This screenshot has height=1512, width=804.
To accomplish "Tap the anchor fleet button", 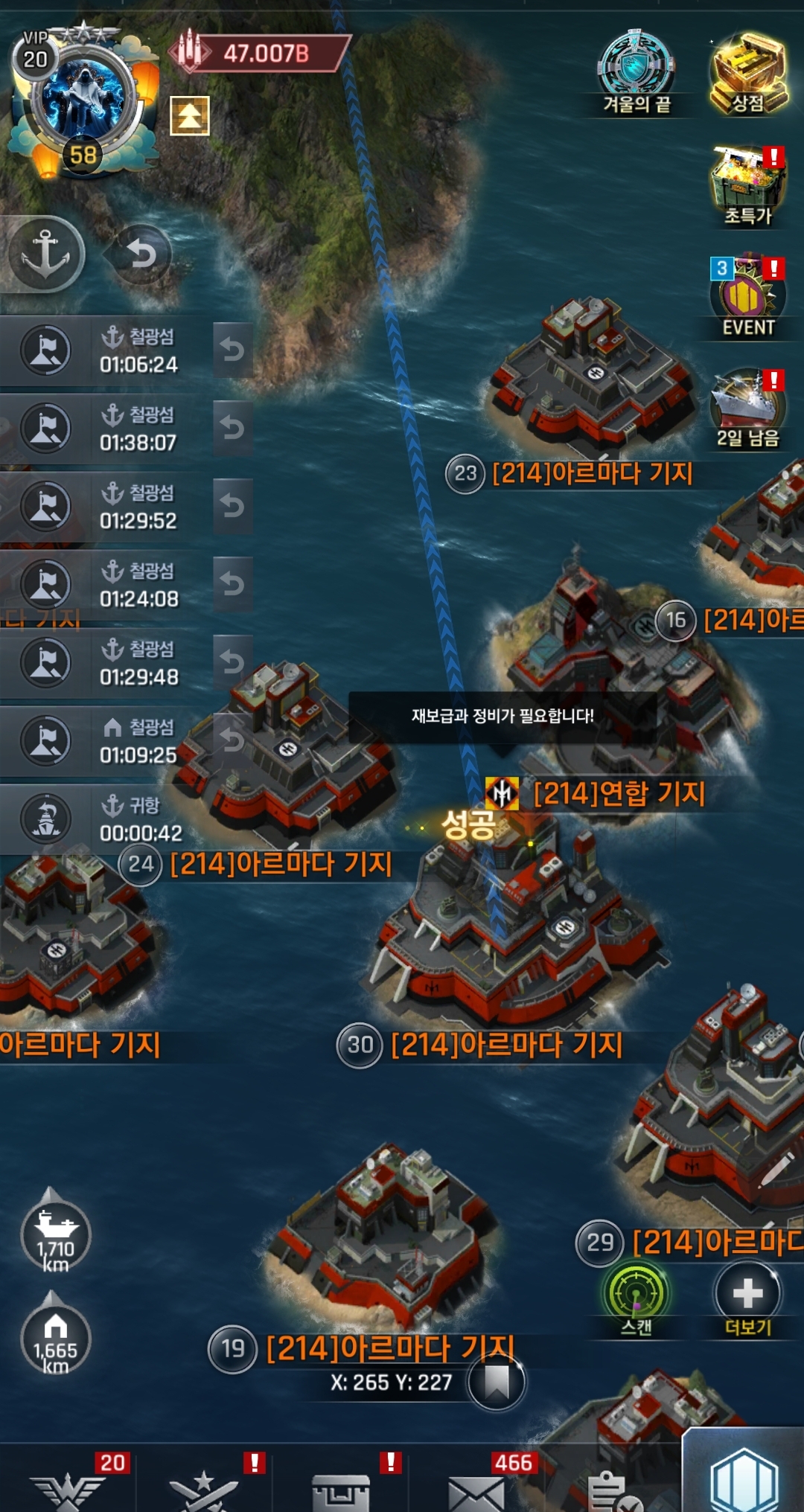I will [x=45, y=253].
